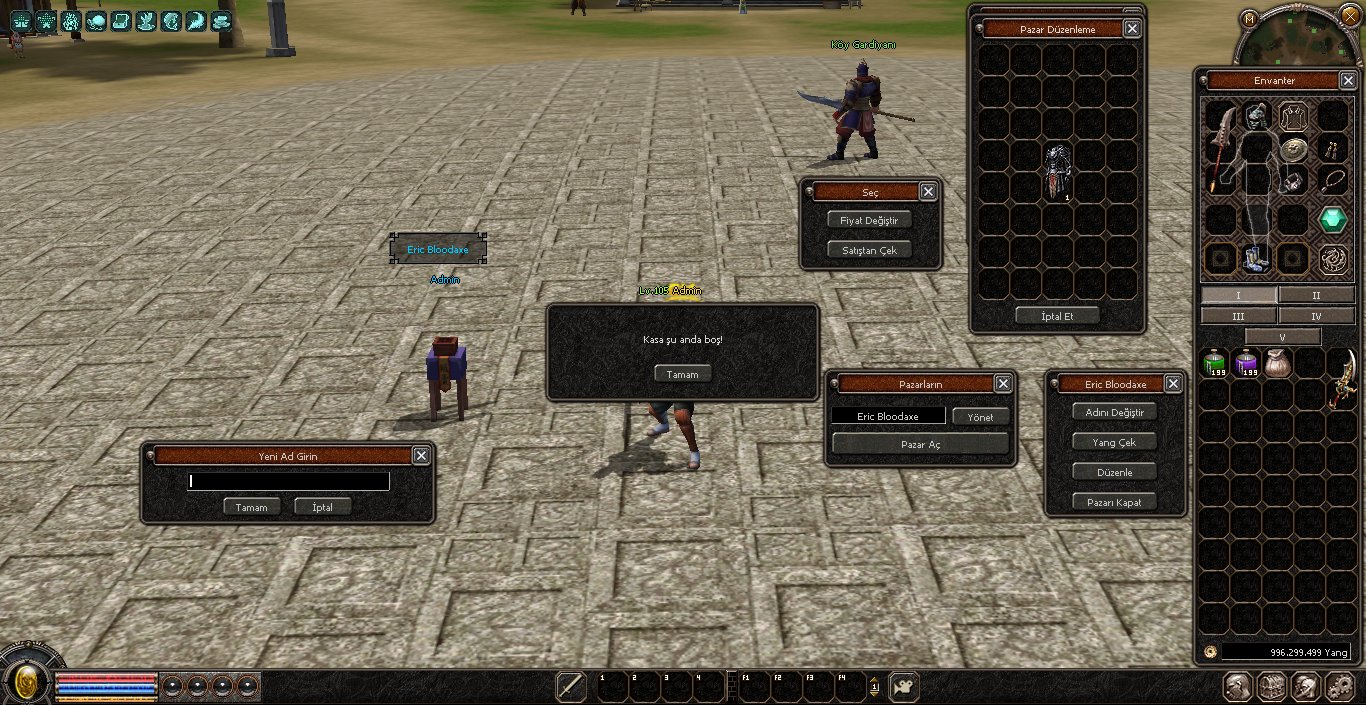
Task: Close the Envanter window
Action: pyautogui.click(x=1347, y=81)
